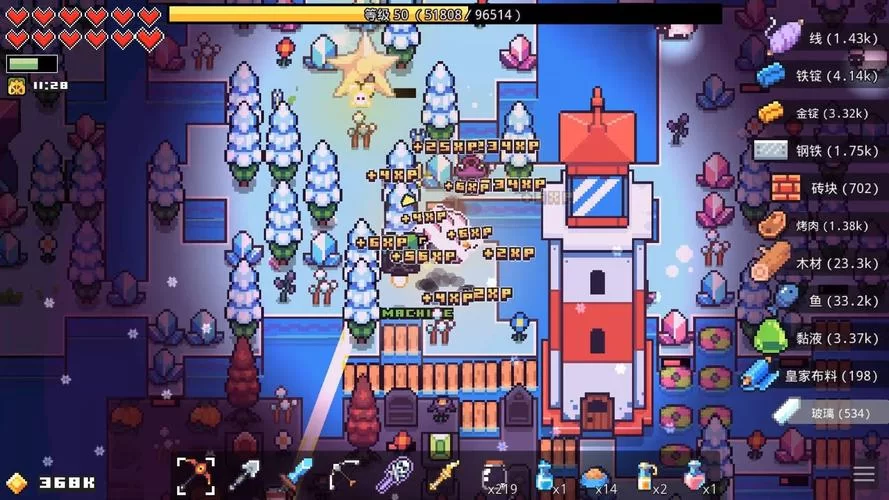Equip the golden rod from the hotbar
Screen dimensions: 889x500
pos(444,474)
